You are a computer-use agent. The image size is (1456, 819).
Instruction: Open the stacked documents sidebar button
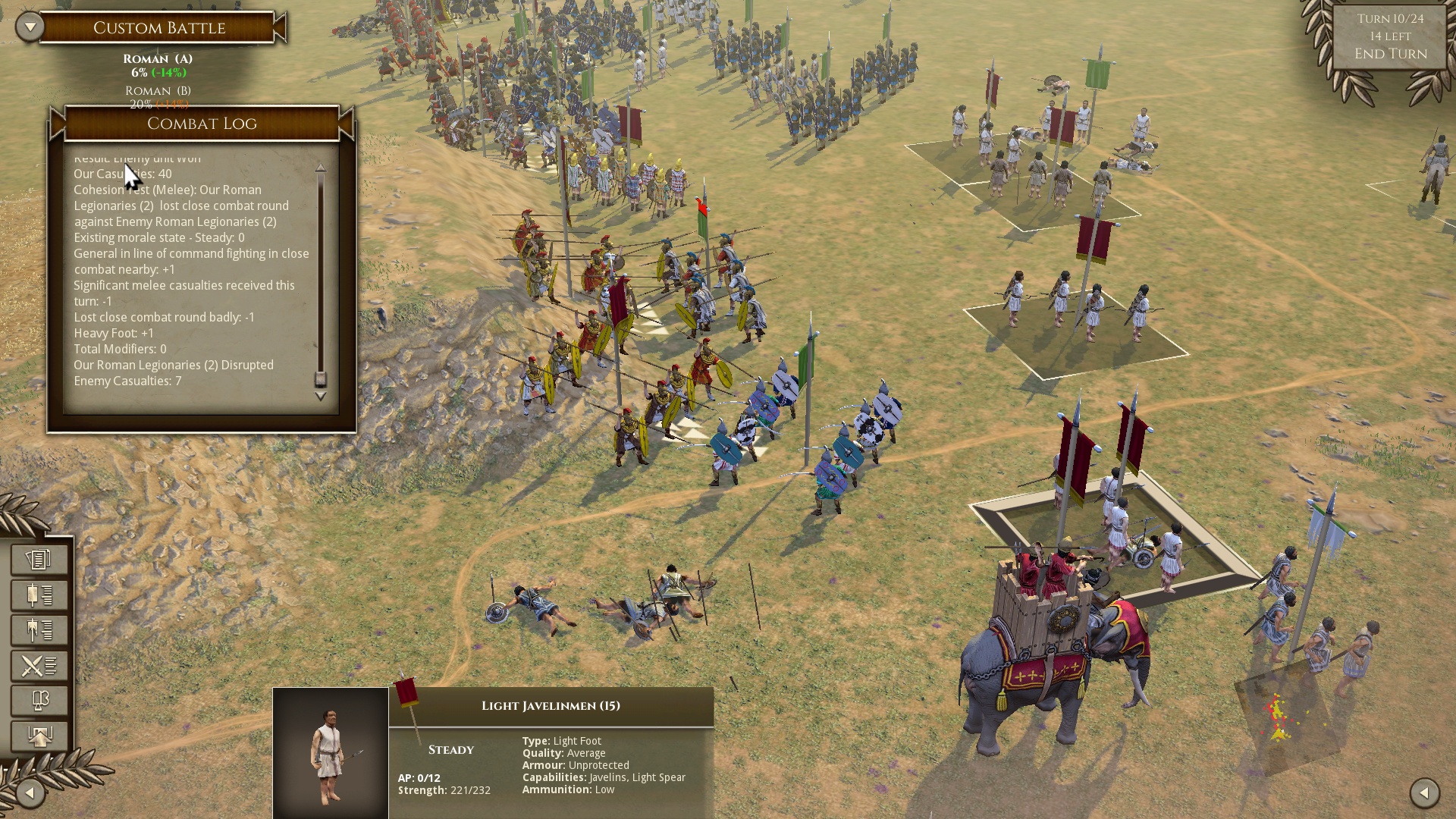(x=39, y=560)
